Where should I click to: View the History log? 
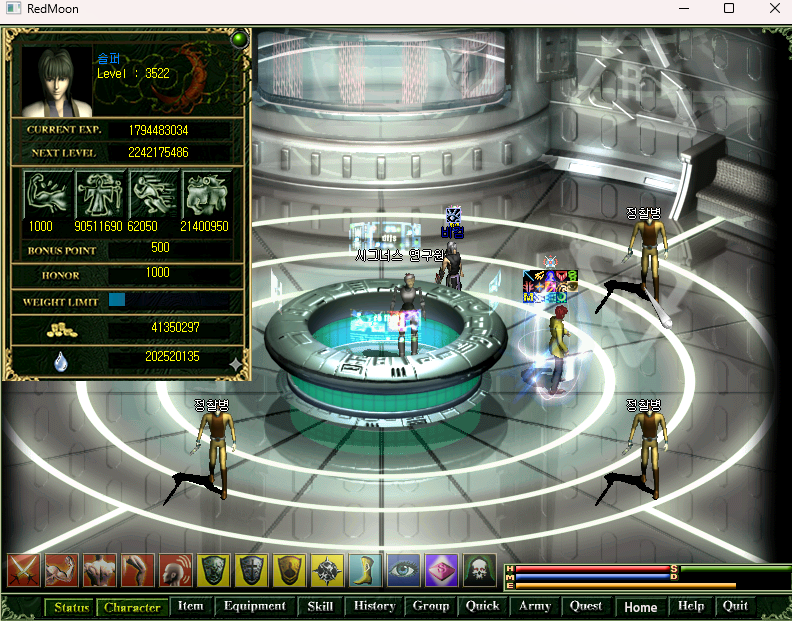click(374, 606)
